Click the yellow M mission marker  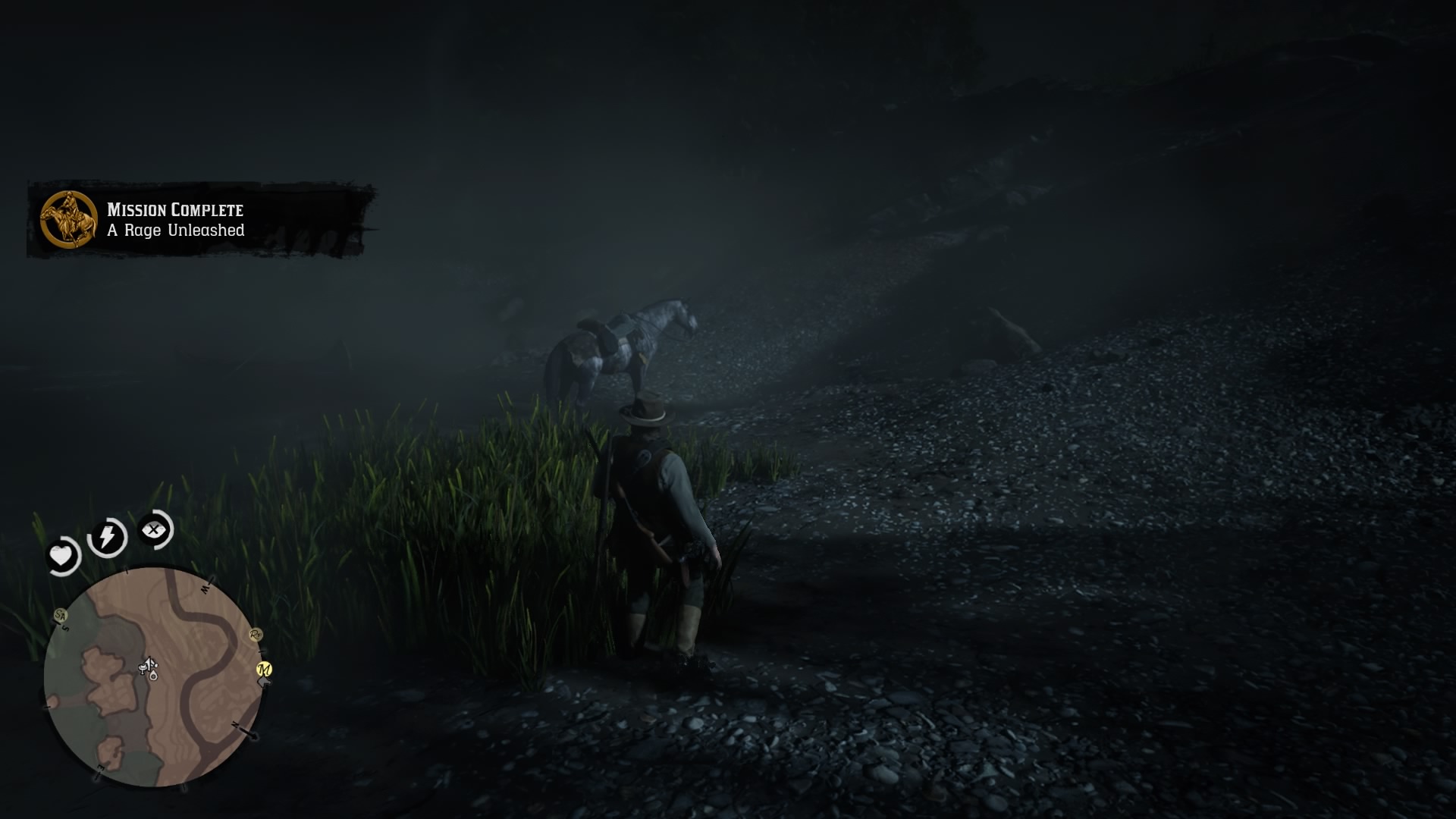point(264,669)
